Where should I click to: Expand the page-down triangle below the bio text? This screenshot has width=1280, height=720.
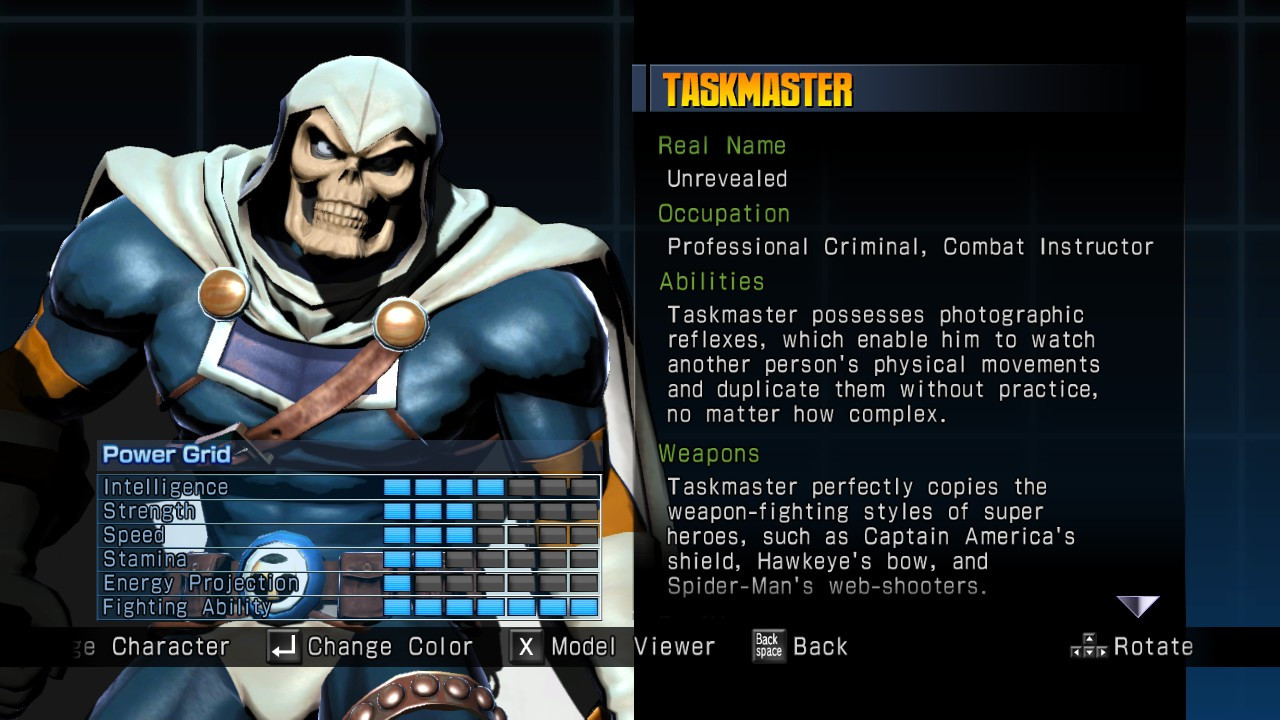(x=1137, y=606)
